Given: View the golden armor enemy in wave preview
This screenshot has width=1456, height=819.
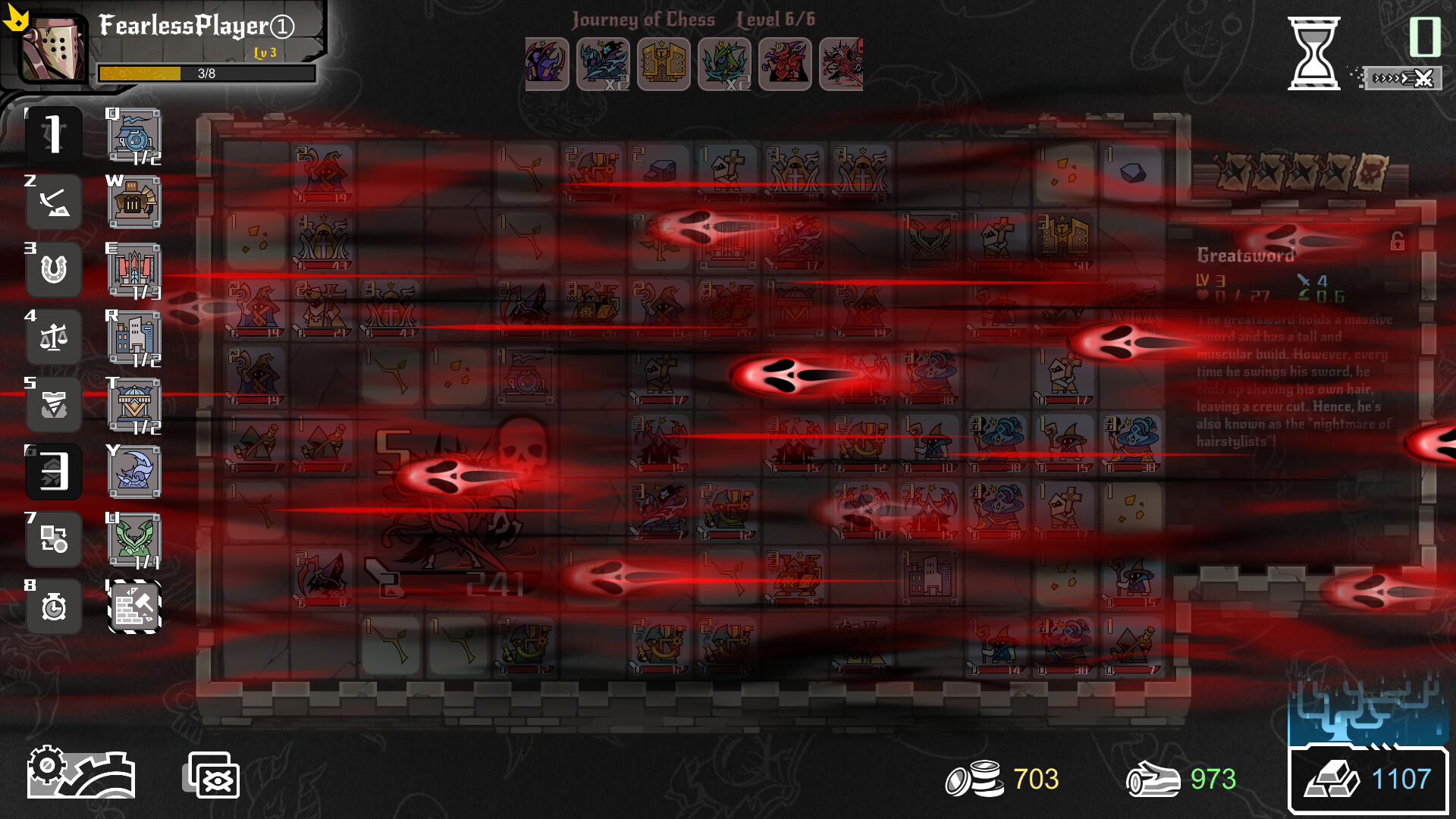Looking at the screenshot, I should pyautogui.click(x=665, y=64).
